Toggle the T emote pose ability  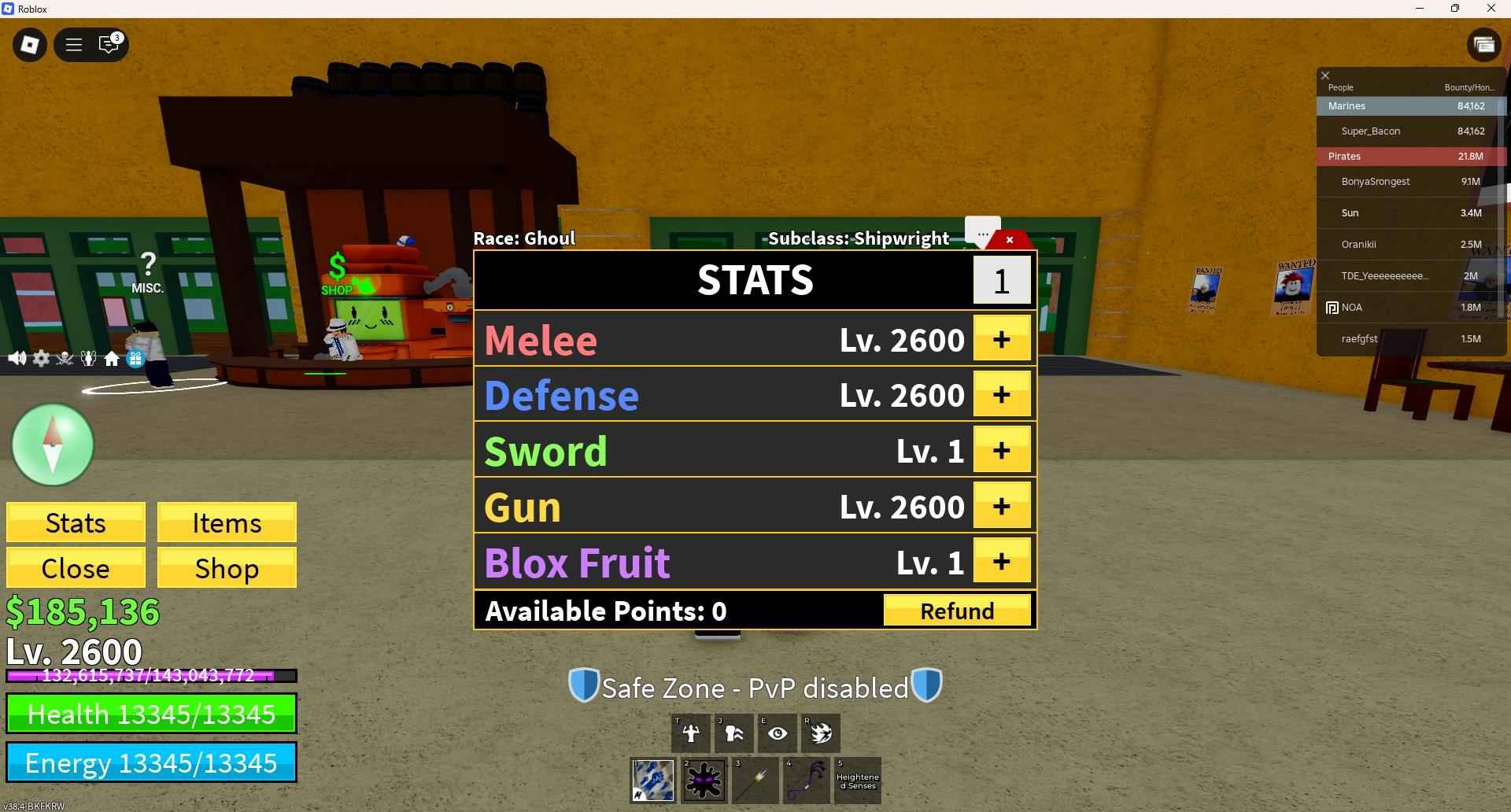coord(691,733)
